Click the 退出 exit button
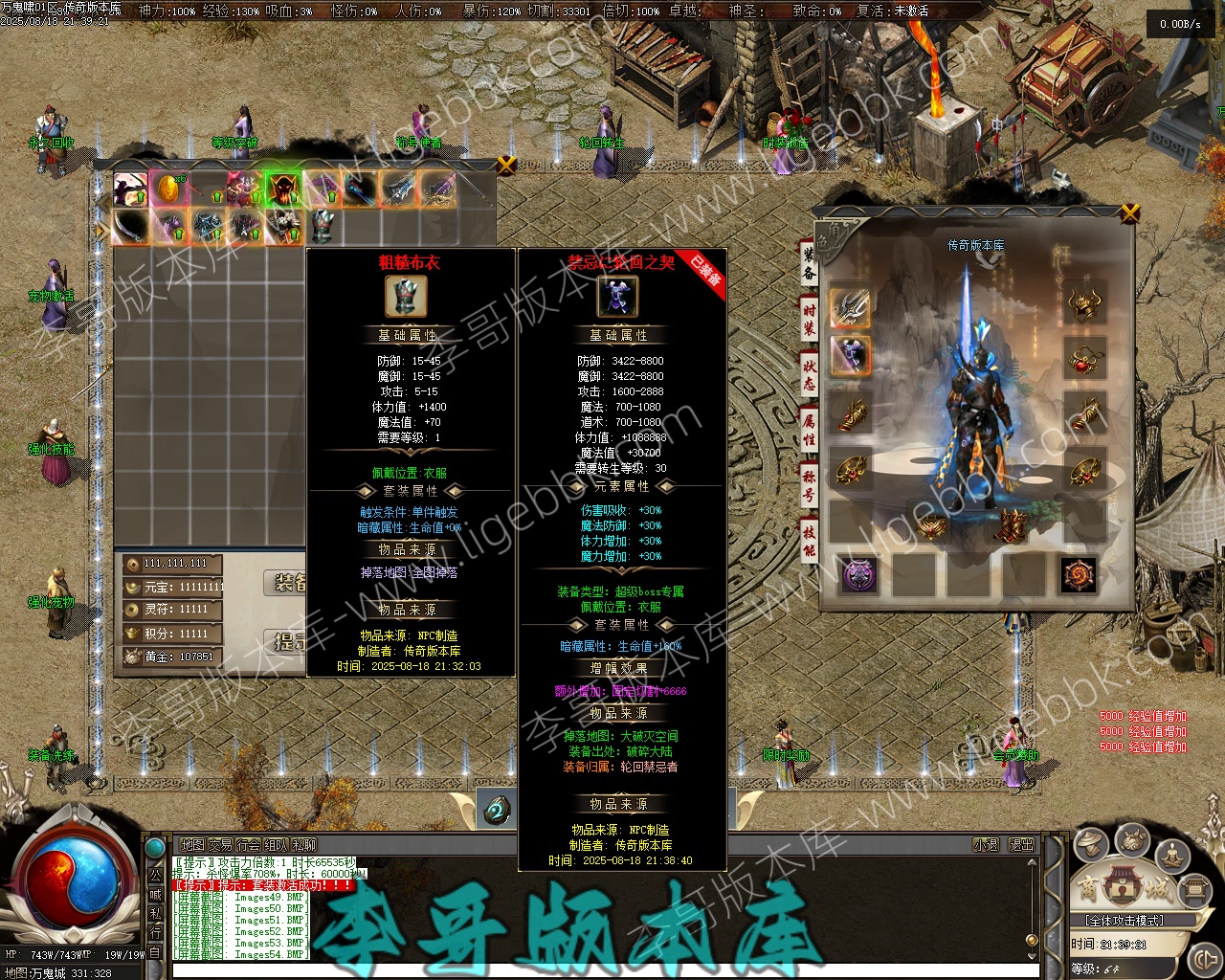Viewport: 1225px width, 980px height. 1021,845
